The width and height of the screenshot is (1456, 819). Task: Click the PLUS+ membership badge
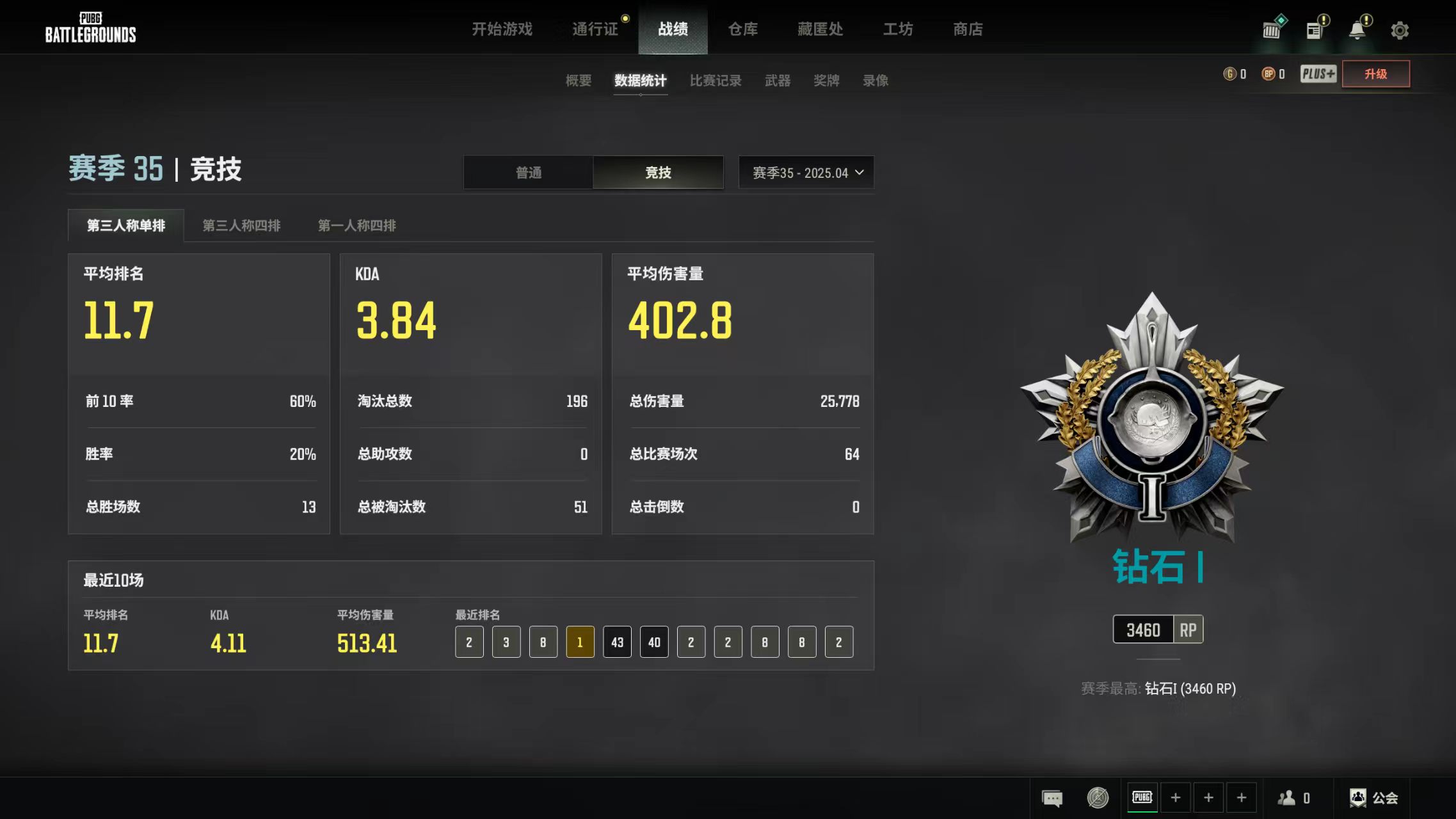tap(1318, 74)
